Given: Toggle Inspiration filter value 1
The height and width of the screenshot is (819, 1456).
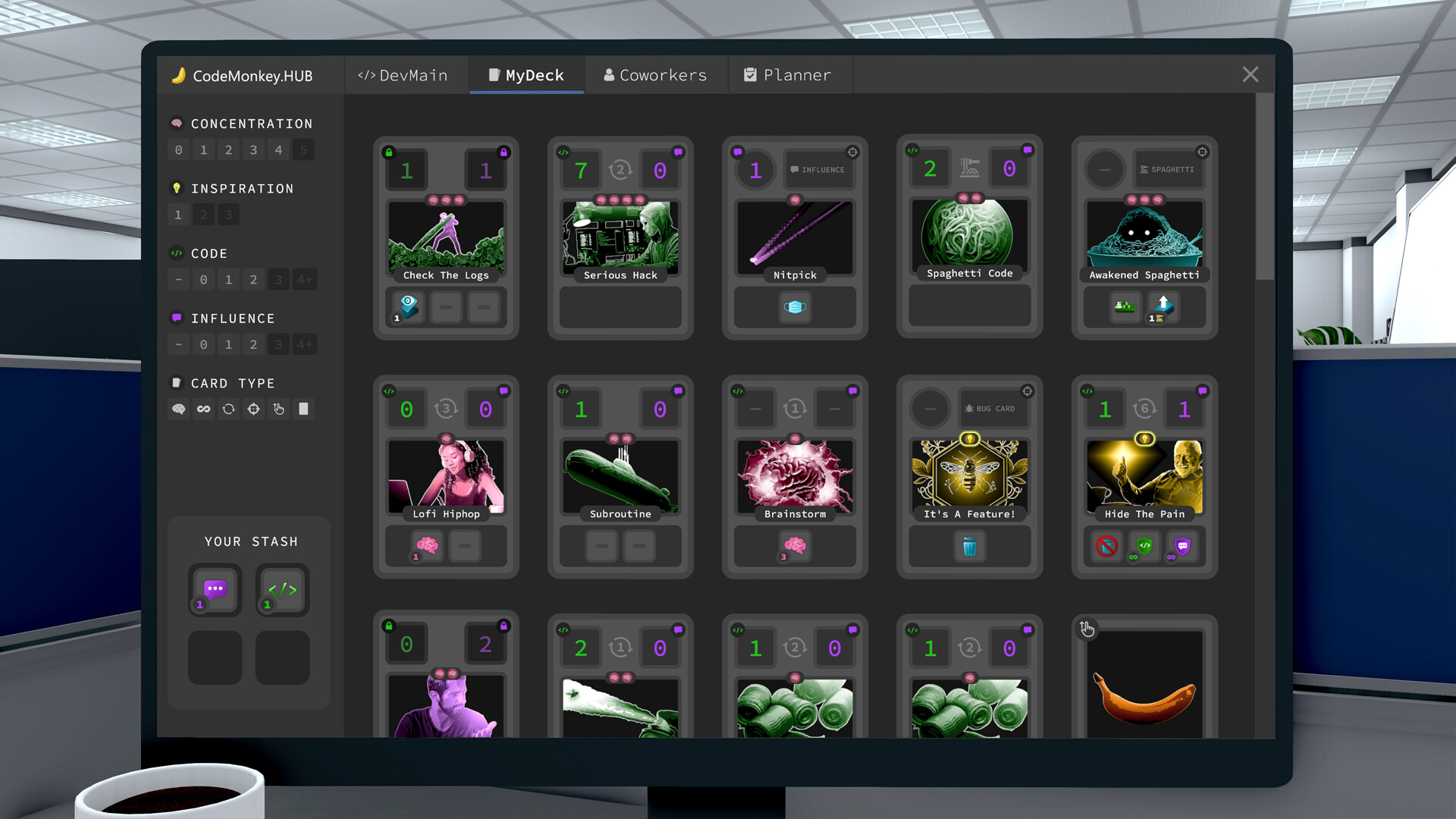Looking at the screenshot, I should click(x=178, y=215).
